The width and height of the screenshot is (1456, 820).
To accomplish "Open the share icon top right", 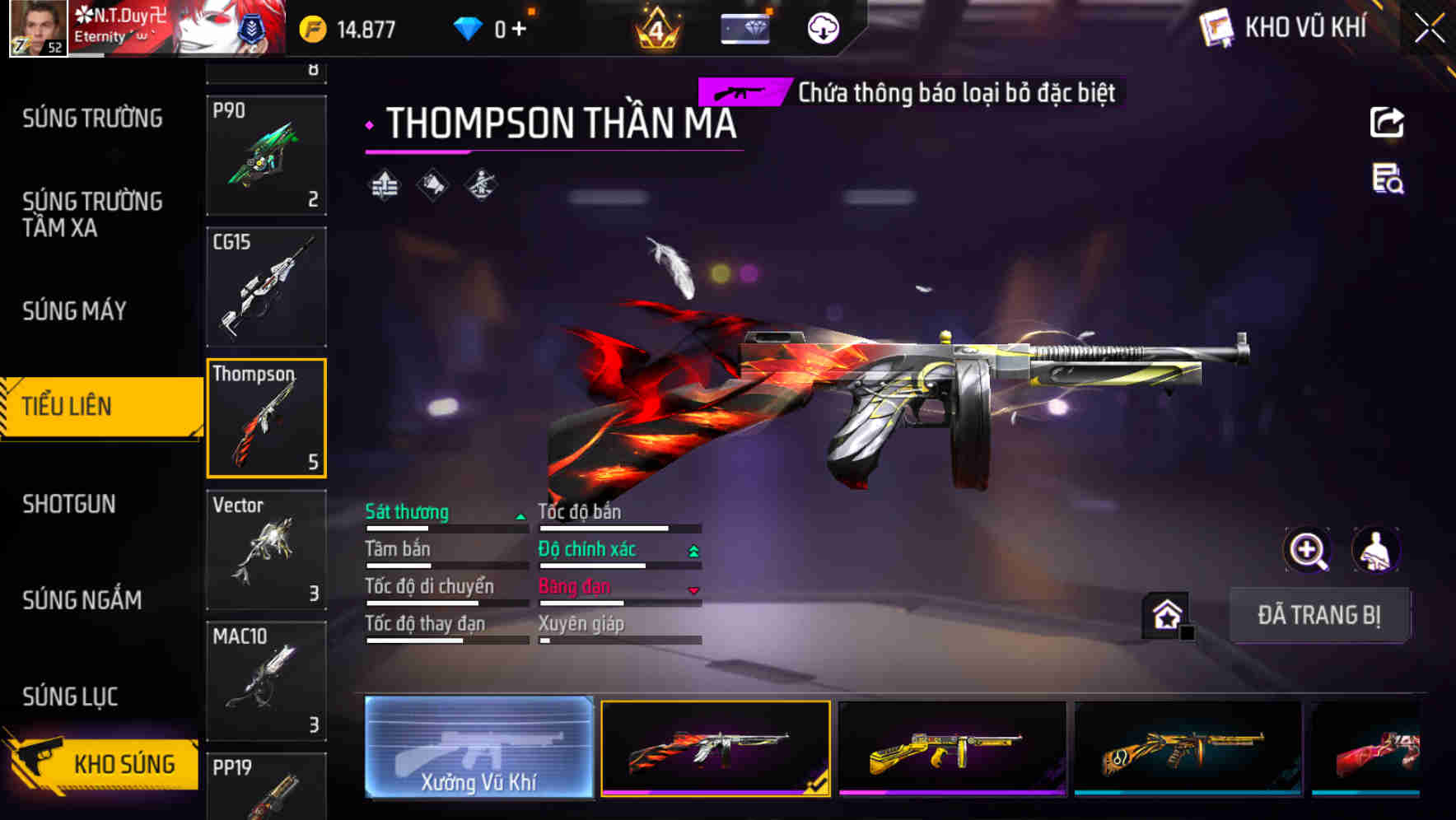I will tap(1387, 122).
